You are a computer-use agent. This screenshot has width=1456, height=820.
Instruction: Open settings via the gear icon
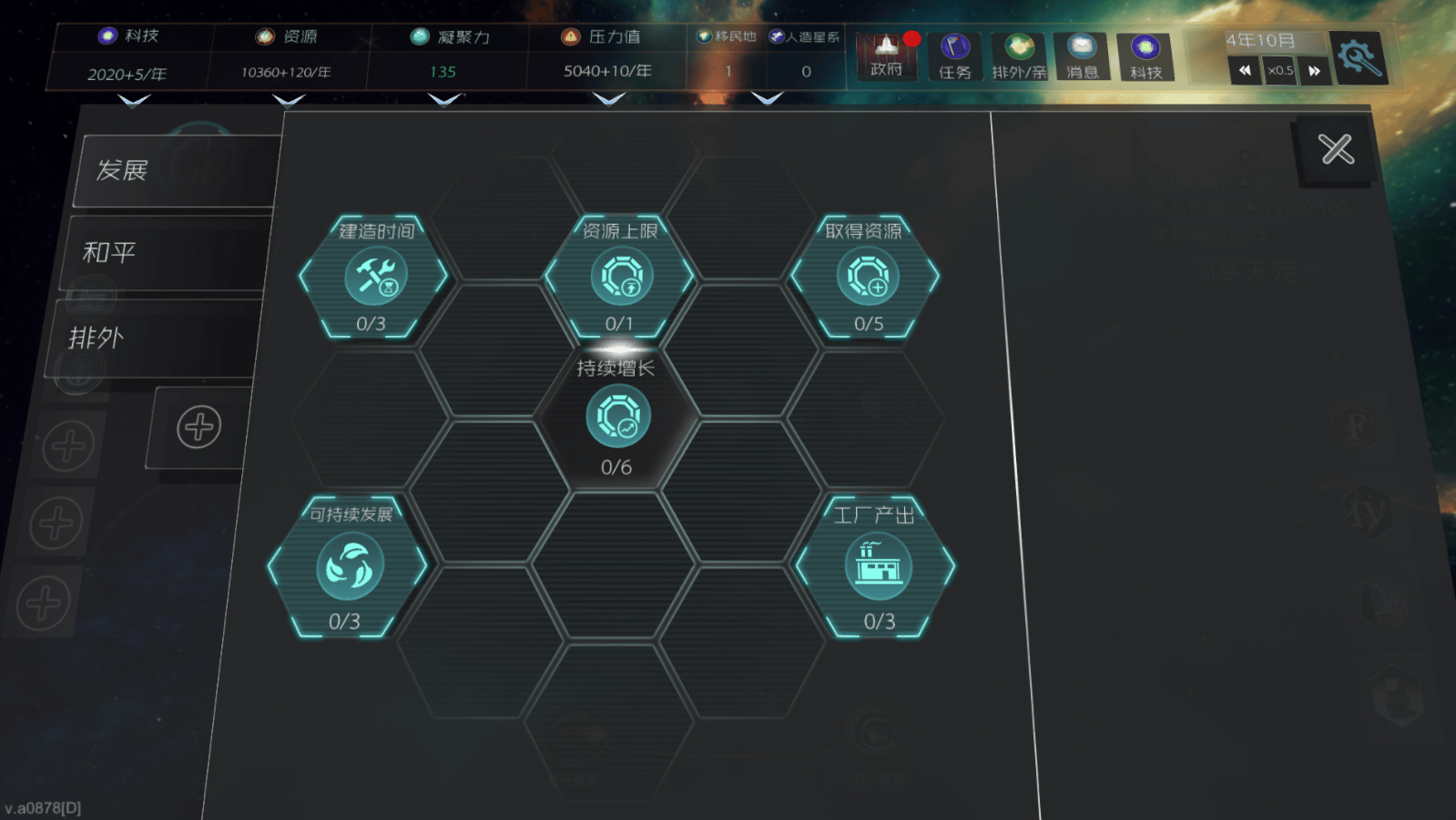[x=1358, y=57]
